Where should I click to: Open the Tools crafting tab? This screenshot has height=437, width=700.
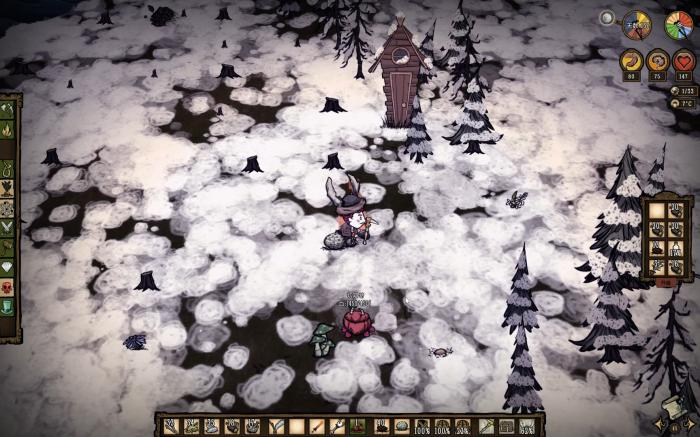(7, 110)
